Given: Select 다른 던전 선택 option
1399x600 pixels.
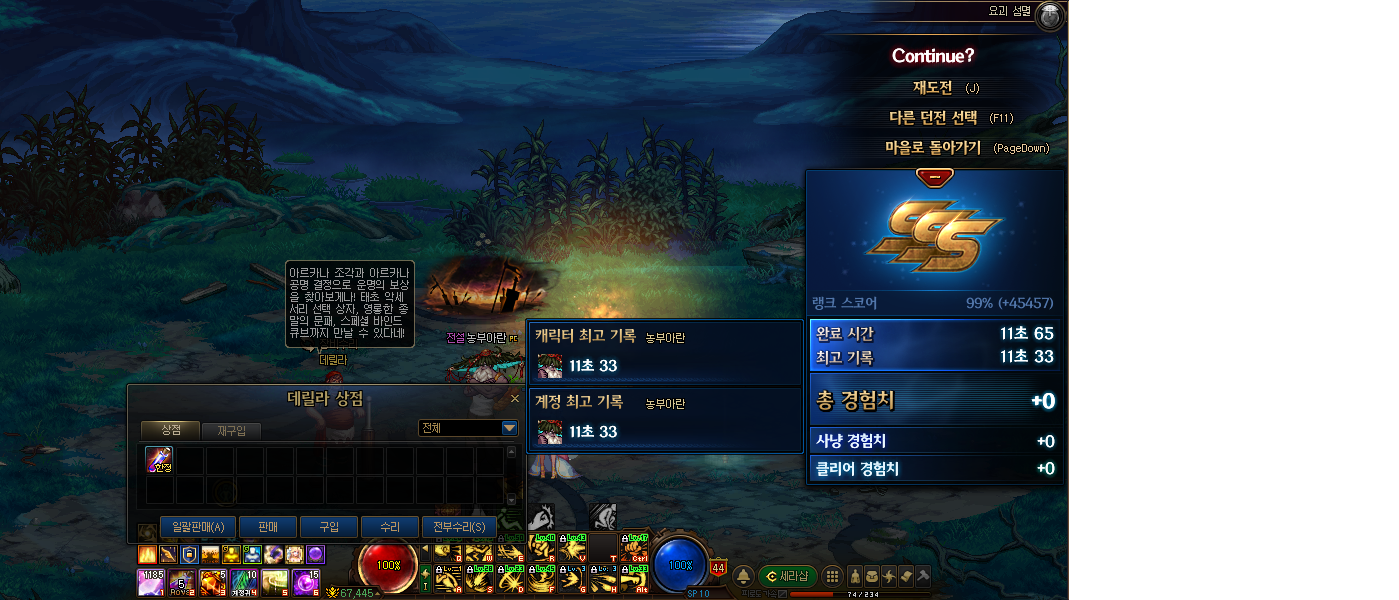Looking at the screenshot, I should coord(936,118).
